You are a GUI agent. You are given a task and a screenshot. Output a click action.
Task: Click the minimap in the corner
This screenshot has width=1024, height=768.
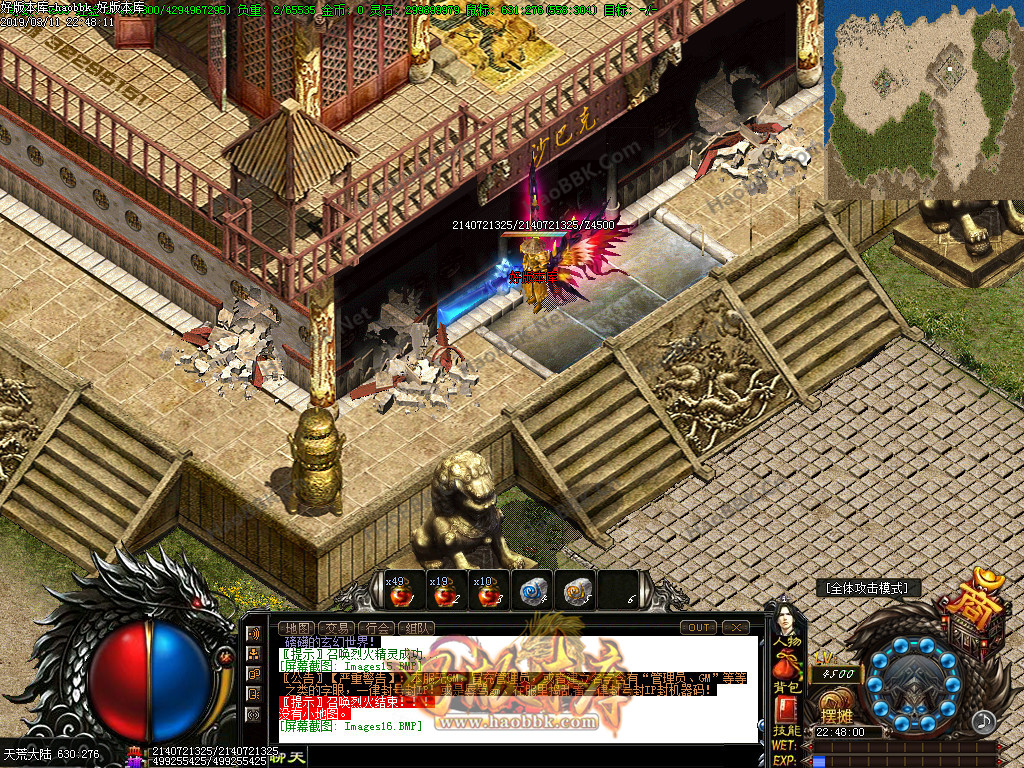click(x=923, y=100)
